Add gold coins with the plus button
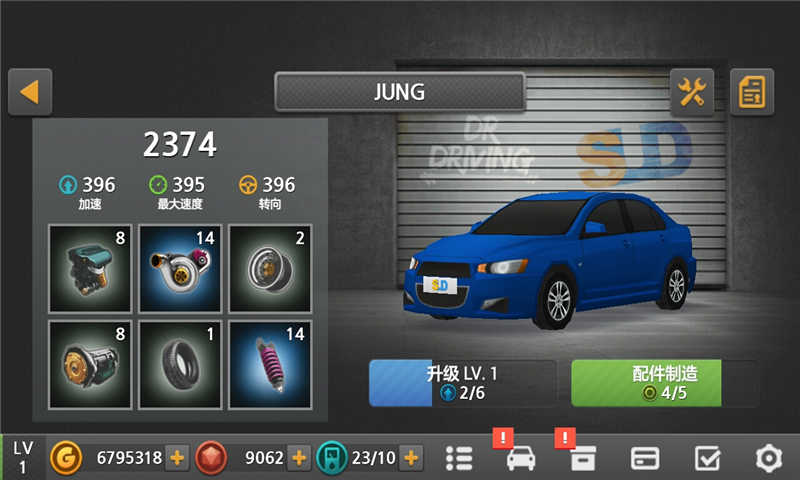Image resolution: width=800 pixels, height=480 pixels. [177, 458]
